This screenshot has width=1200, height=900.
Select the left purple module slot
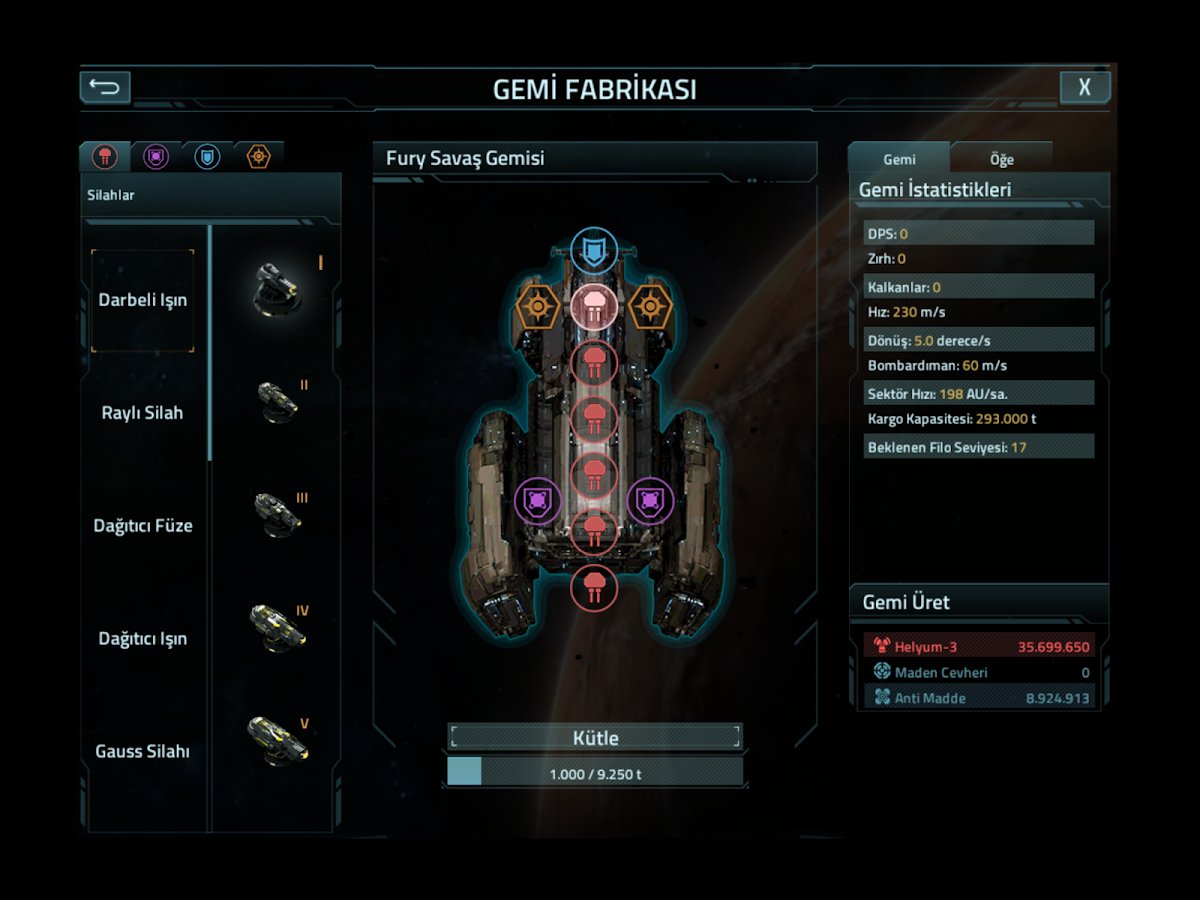point(538,500)
